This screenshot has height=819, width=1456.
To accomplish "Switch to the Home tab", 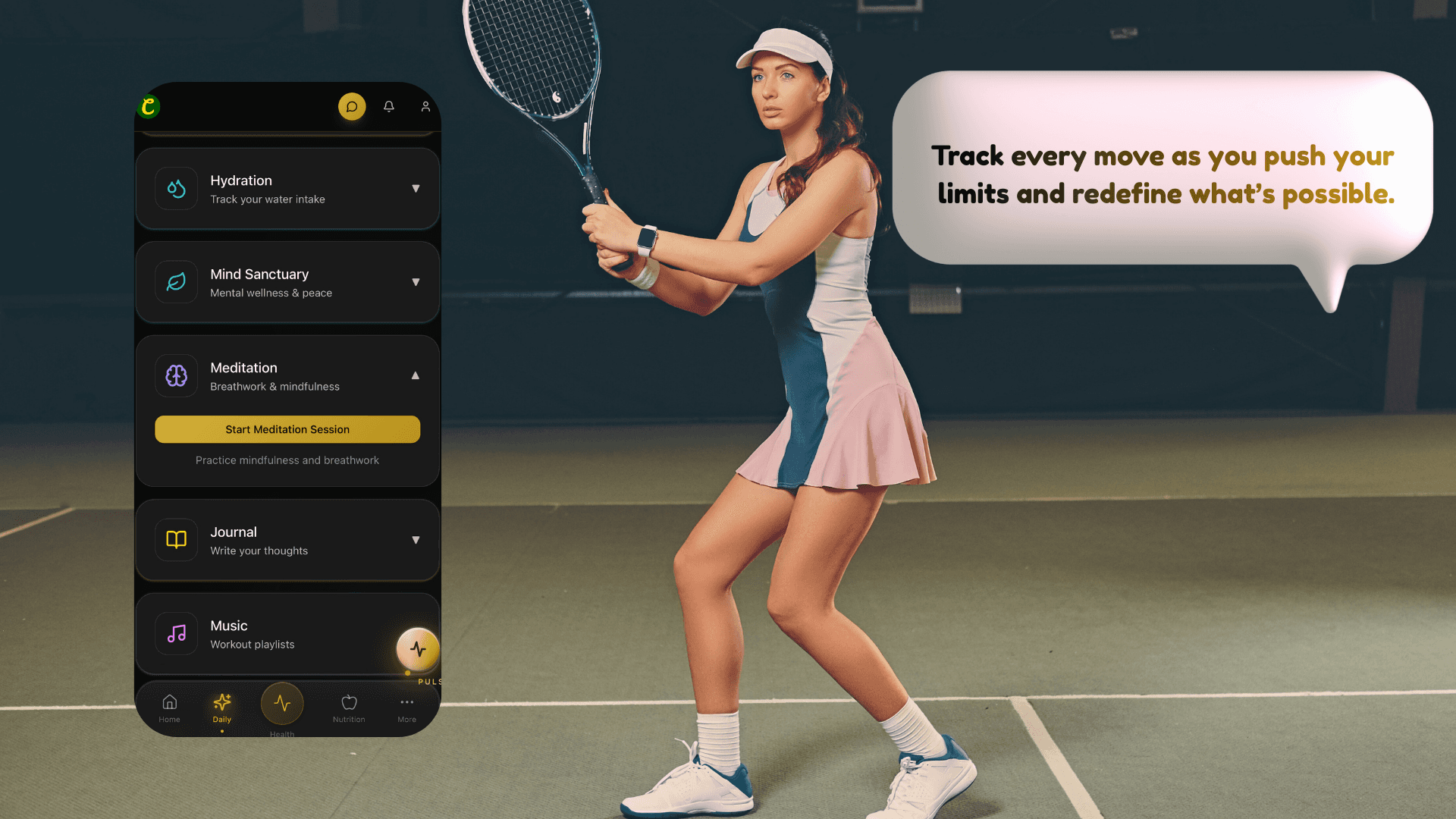I will tap(170, 708).
